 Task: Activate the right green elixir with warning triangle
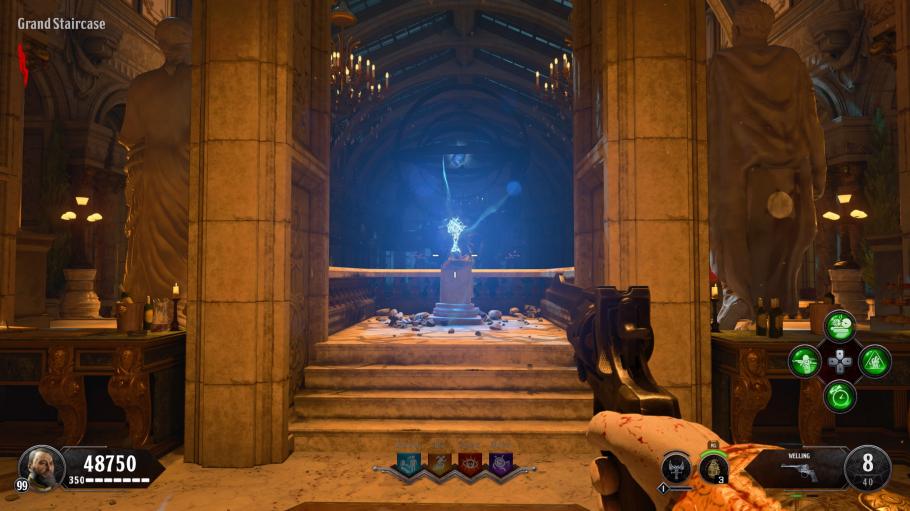874,361
